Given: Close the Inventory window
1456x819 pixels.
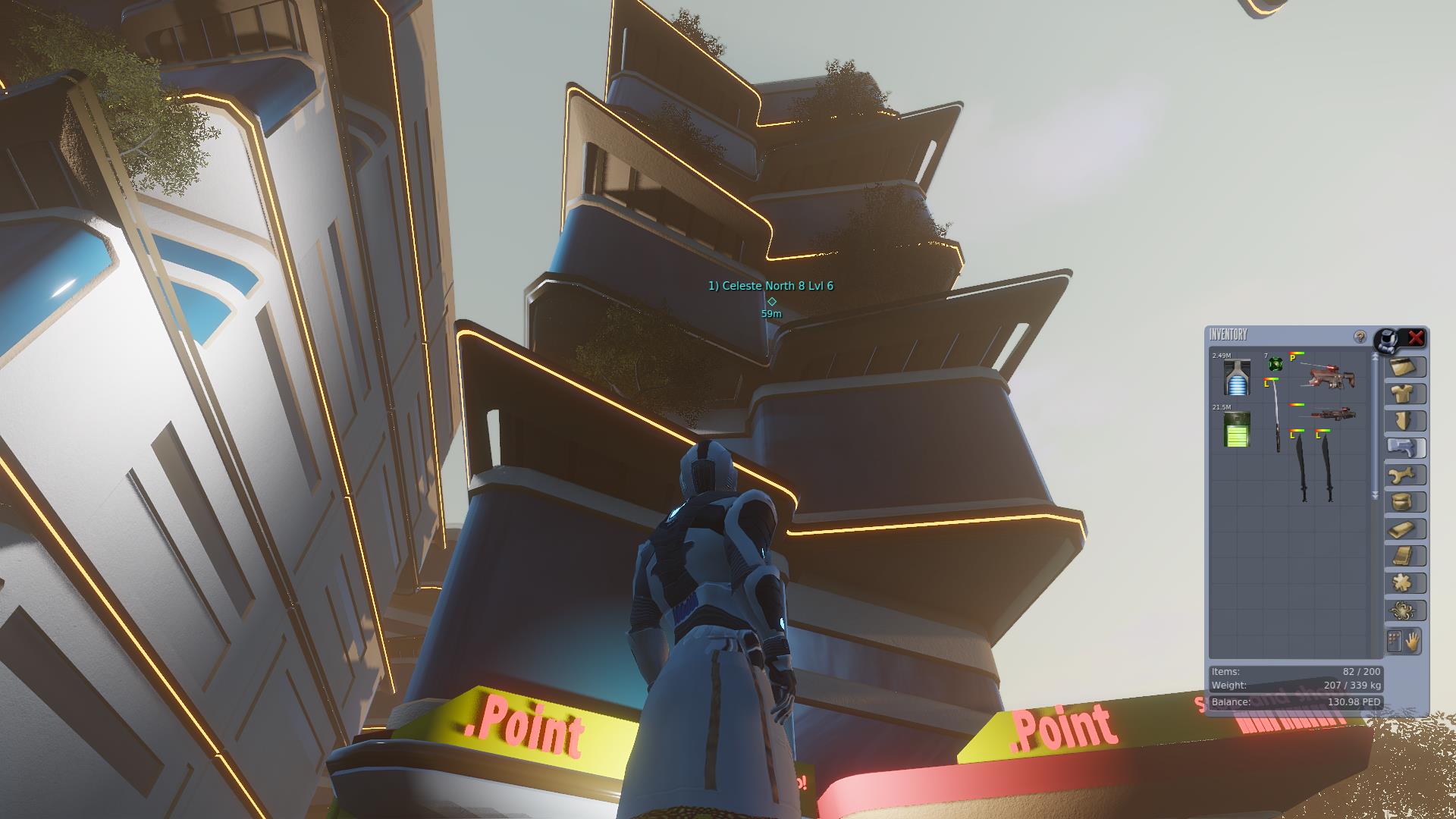Looking at the screenshot, I should click(1415, 338).
